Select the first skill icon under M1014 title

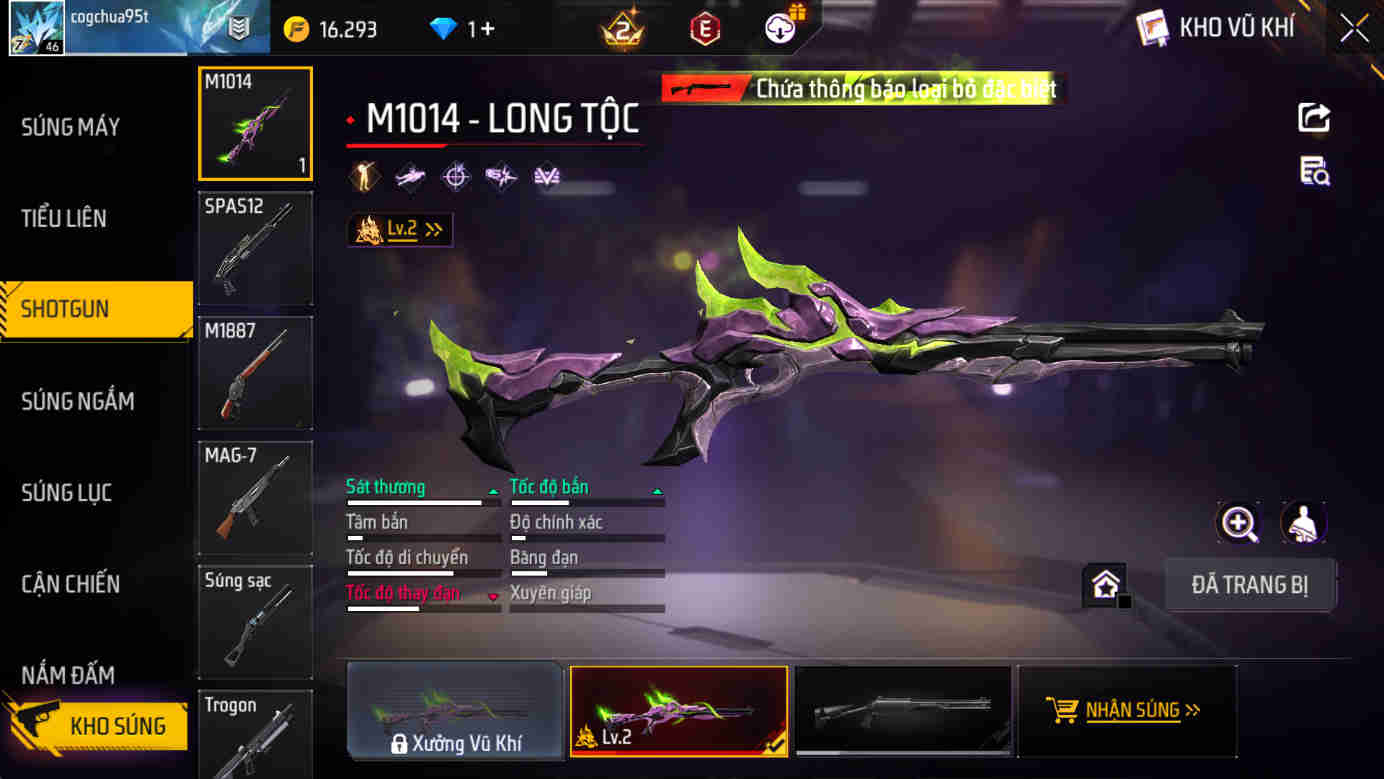coord(364,175)
